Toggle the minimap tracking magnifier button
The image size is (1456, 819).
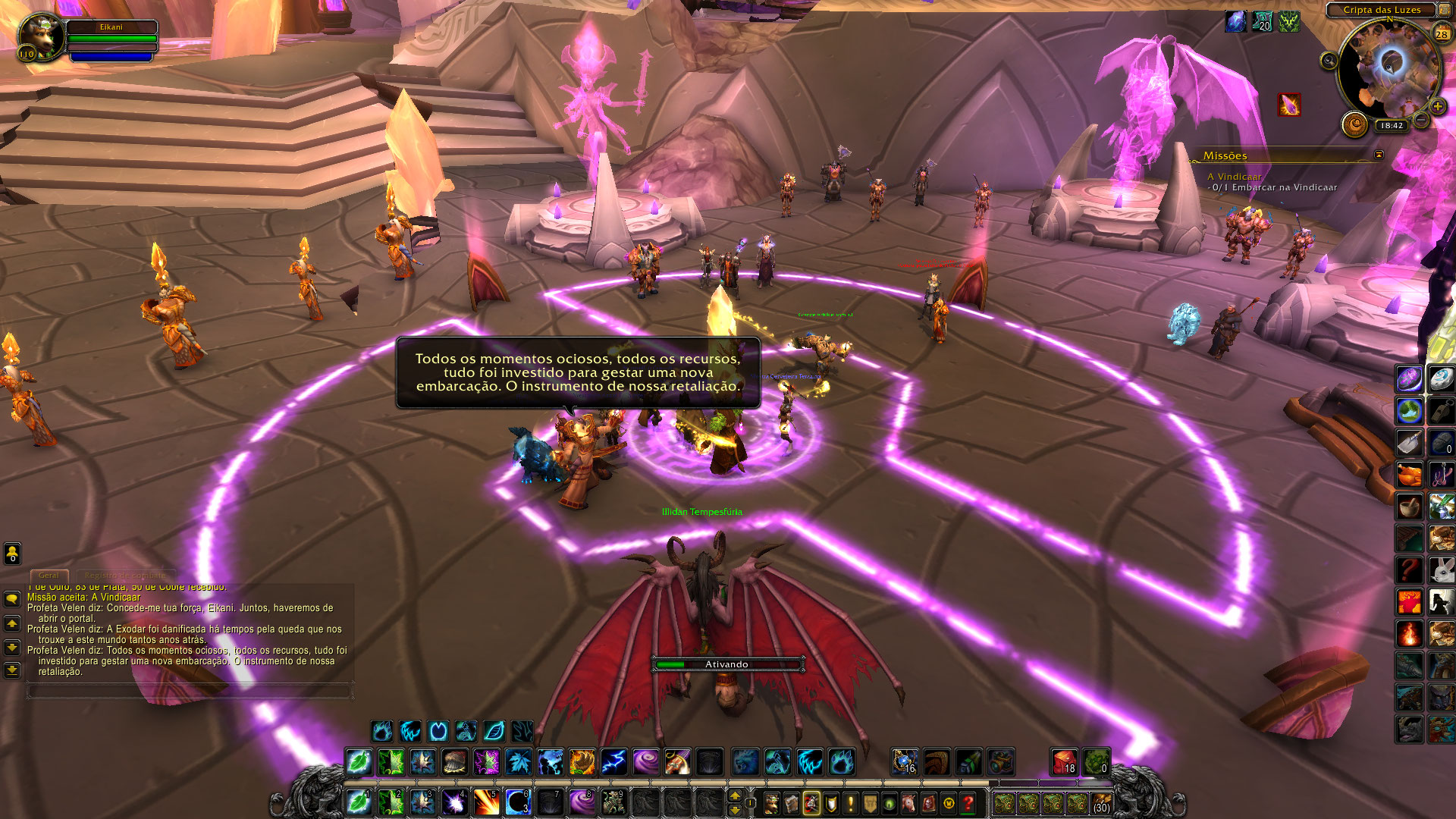click(1329, 61)
